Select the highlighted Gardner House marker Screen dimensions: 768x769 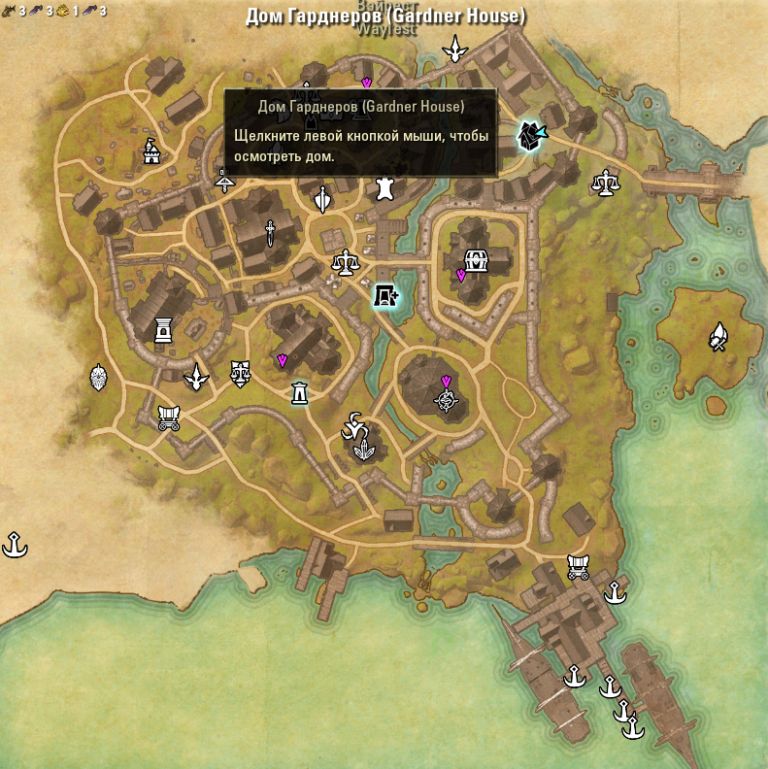point(530,134)
